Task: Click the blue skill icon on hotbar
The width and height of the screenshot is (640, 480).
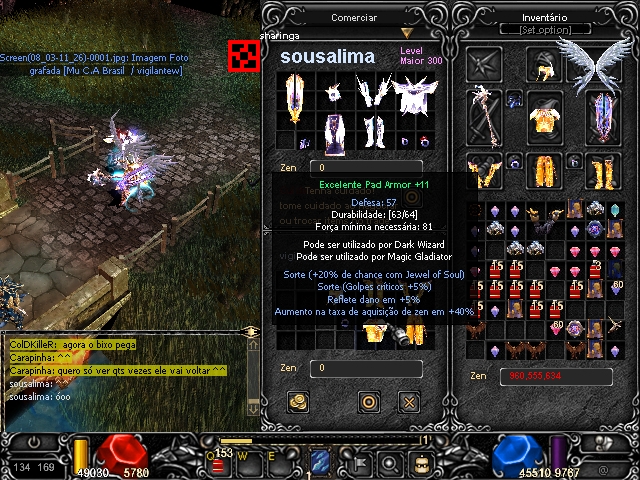Action: click(320, 461)
